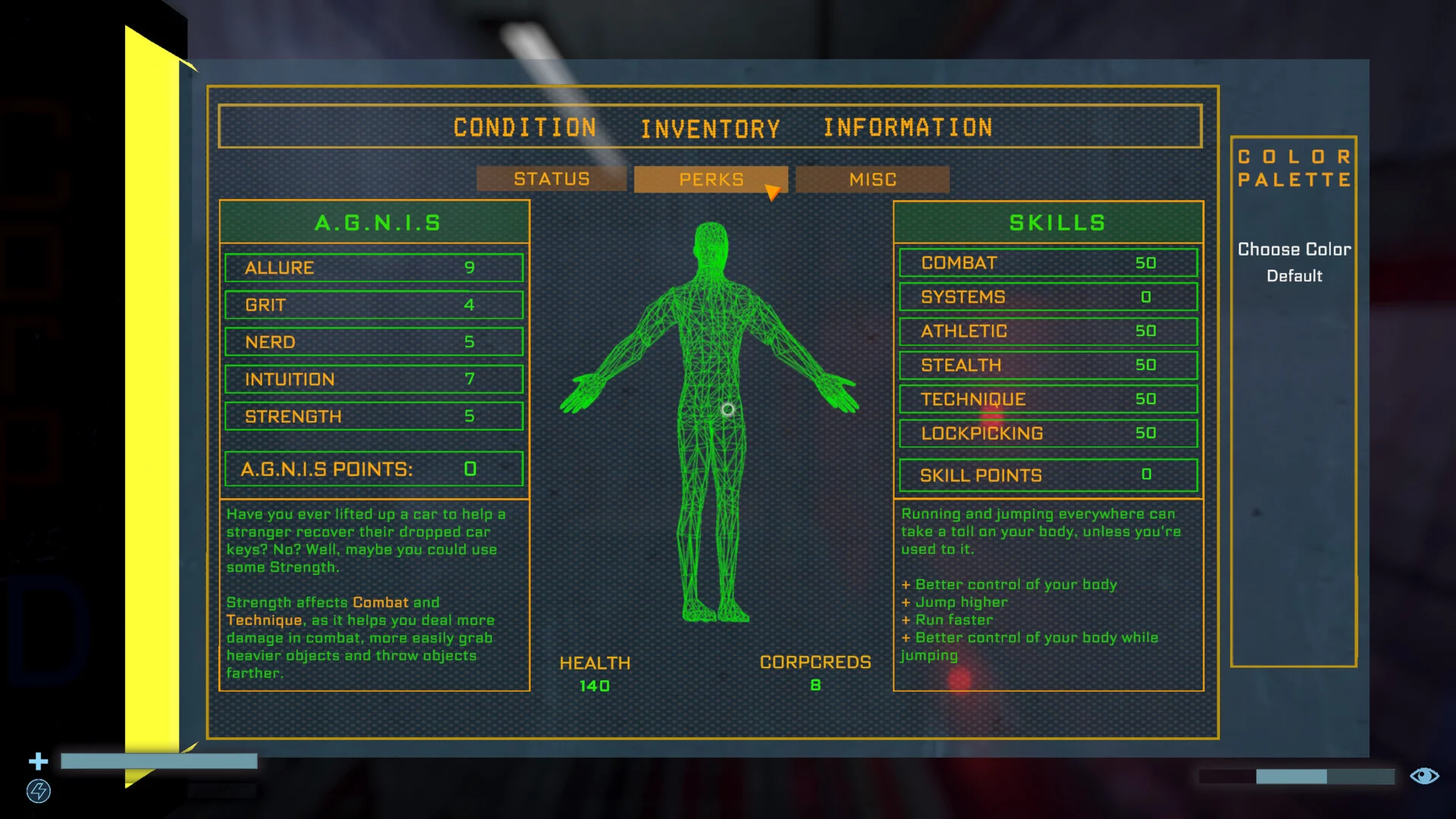Open the Misc sub-tab
This screenshot has width=1456, height=819.
coord(872,180)
